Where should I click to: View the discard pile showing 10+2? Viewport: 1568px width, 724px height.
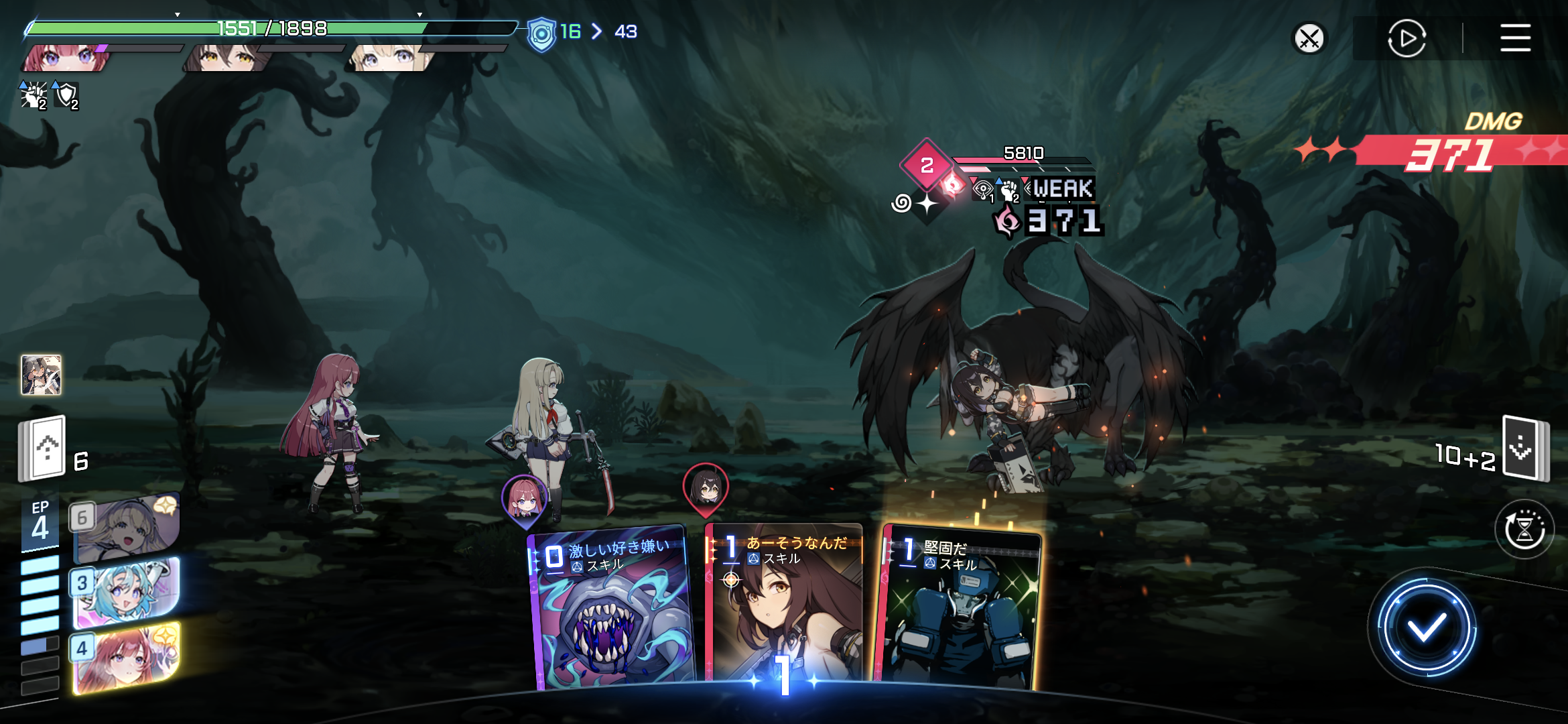coord(1524,448)
